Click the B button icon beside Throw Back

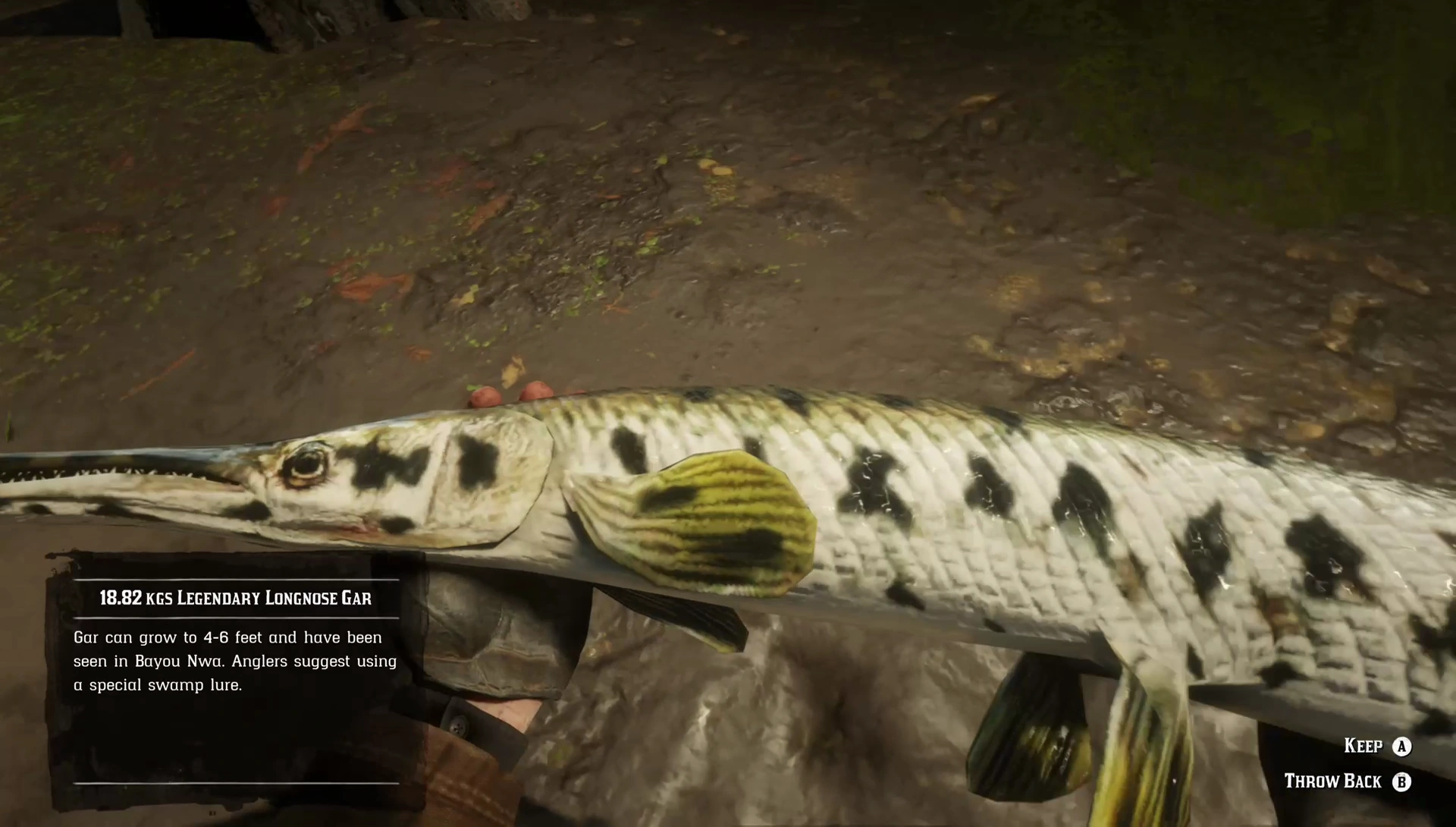point(1402,781)
